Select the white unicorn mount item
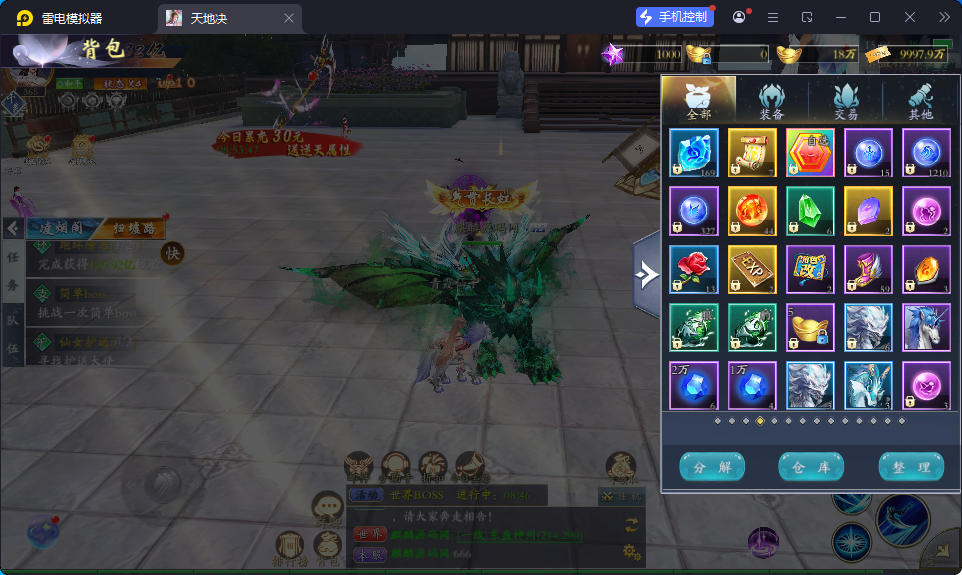This screenshot has height=575, width=962. pos(926,328)
